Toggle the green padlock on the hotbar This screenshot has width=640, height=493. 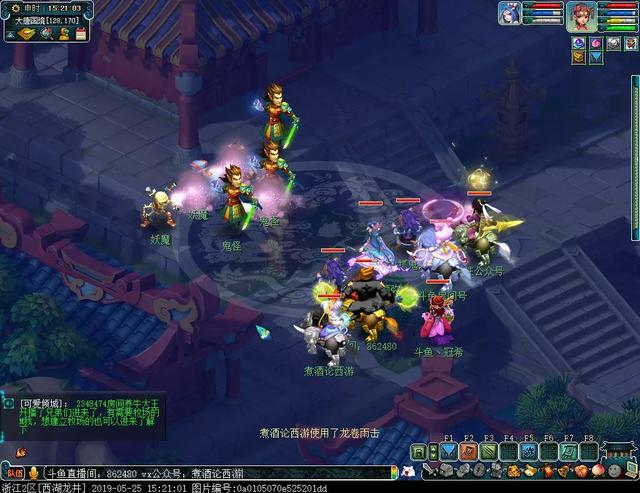tap(418, 452)
